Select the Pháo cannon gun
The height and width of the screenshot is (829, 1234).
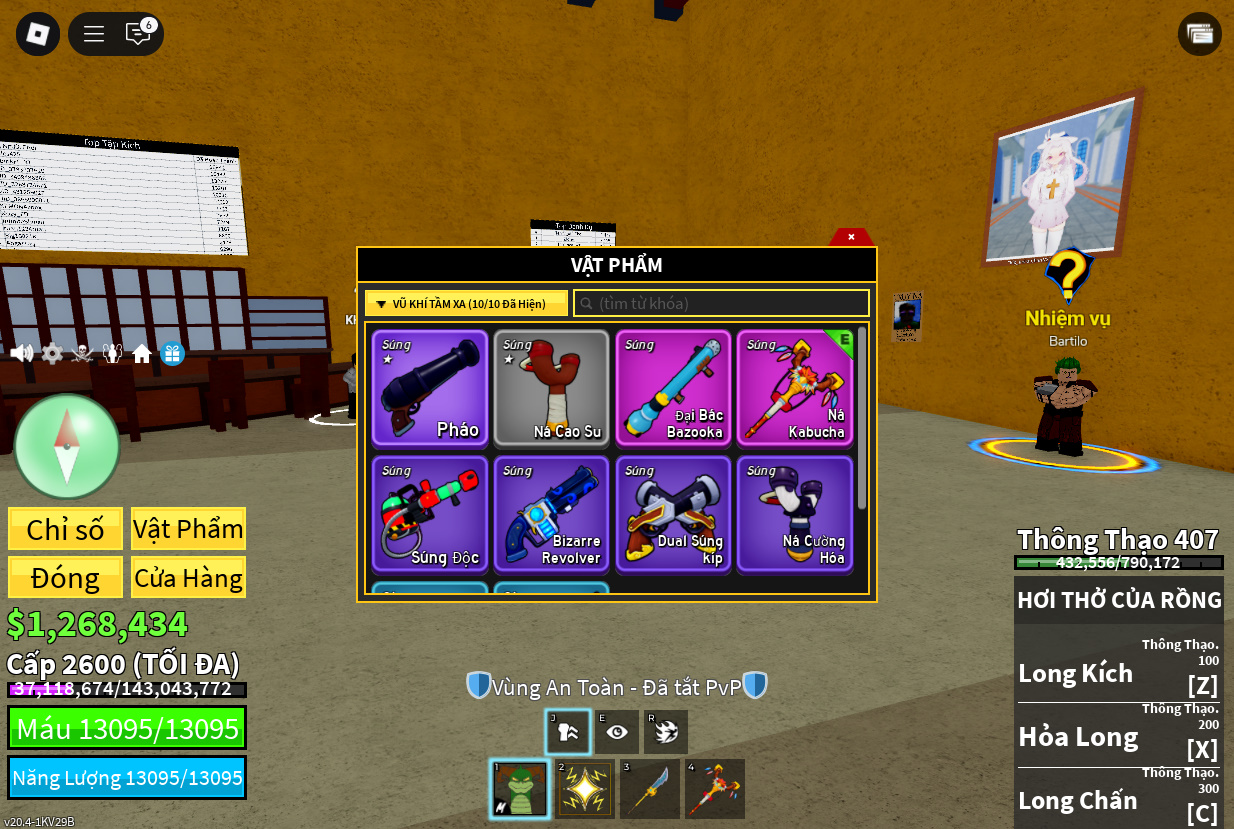[430, 388]
